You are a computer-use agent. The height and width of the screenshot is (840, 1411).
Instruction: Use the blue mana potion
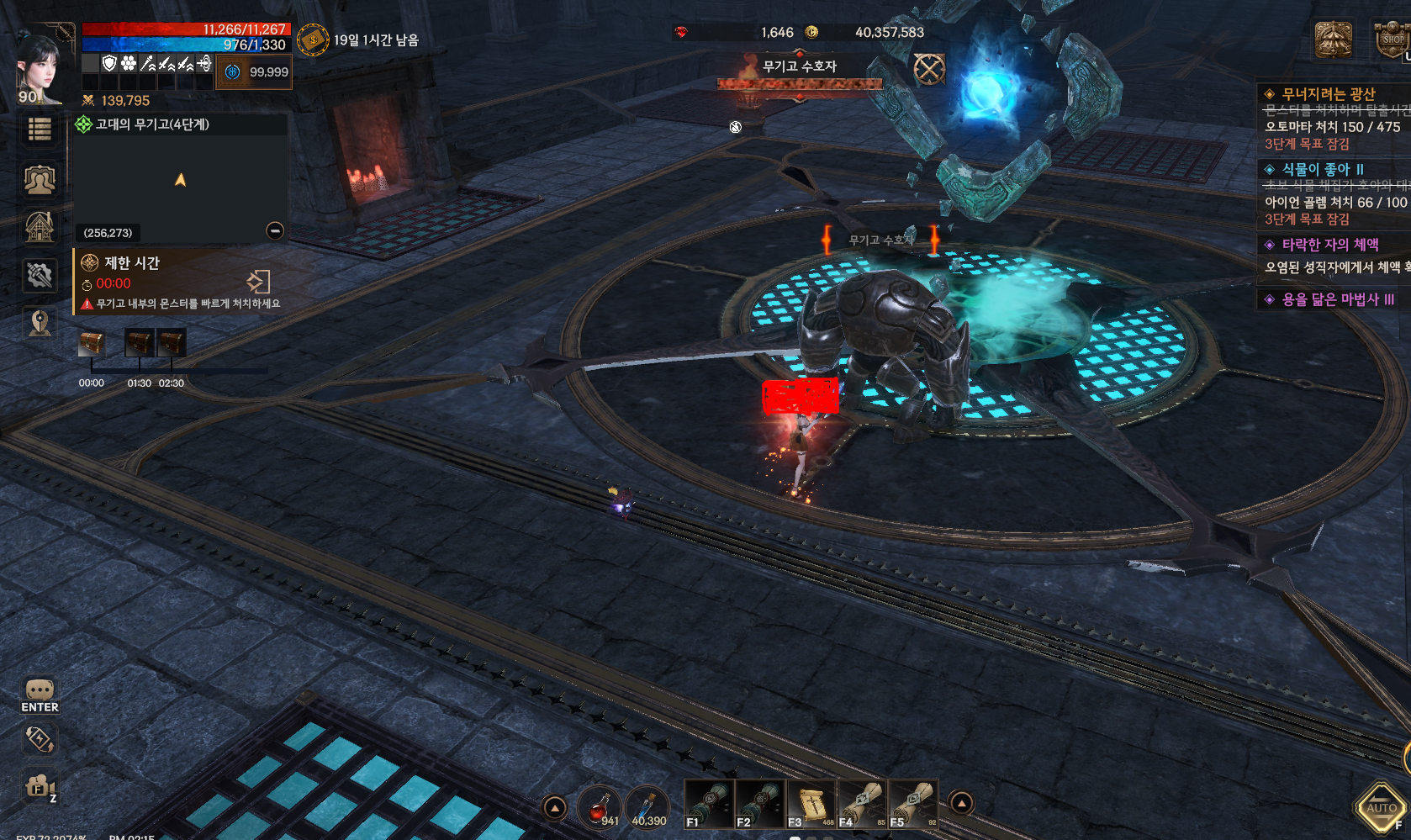pyautogui.click(x=647, y=807)
